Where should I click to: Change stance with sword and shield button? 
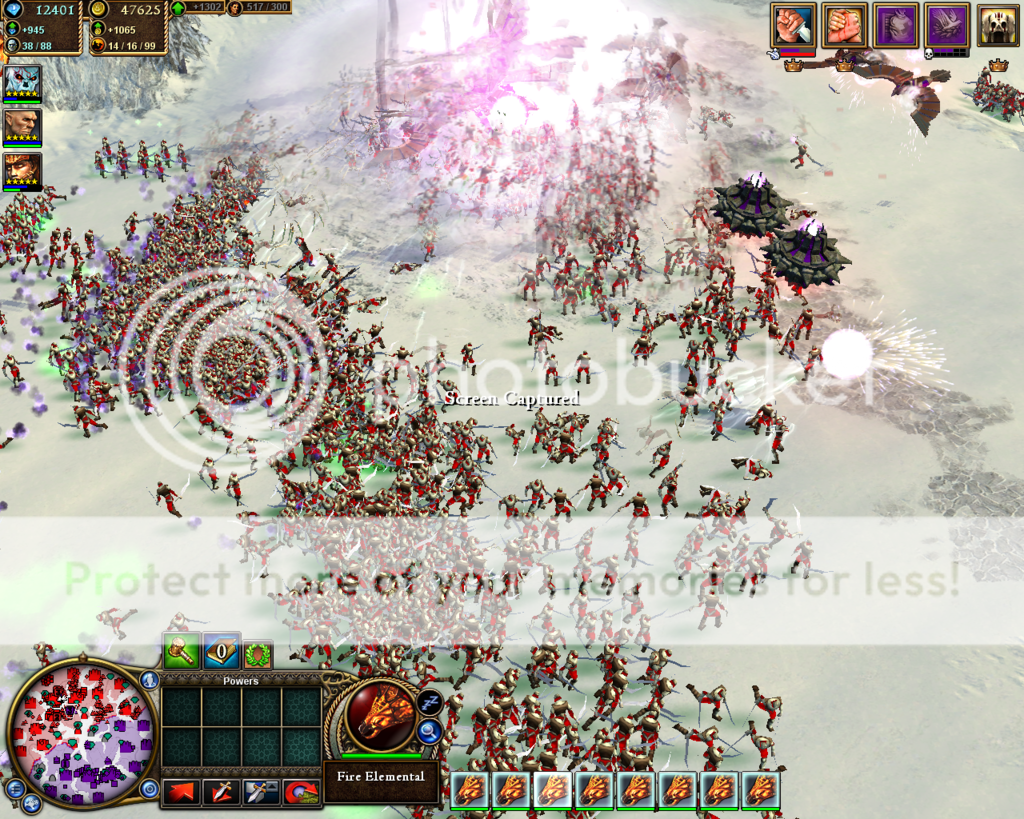(261, 792)
